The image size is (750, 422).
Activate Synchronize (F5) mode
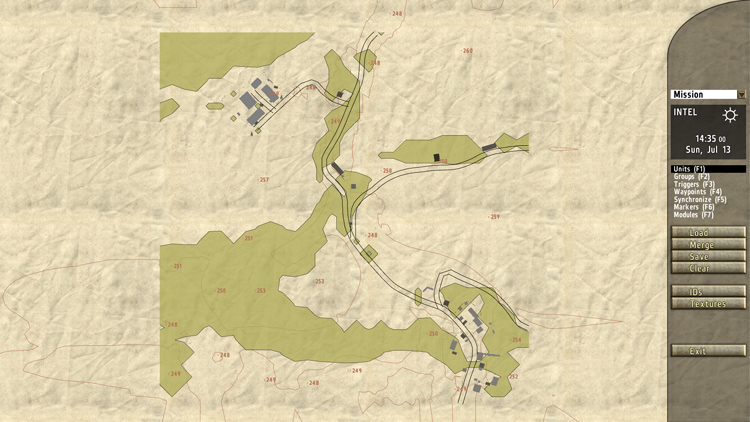tap(700, 200)
